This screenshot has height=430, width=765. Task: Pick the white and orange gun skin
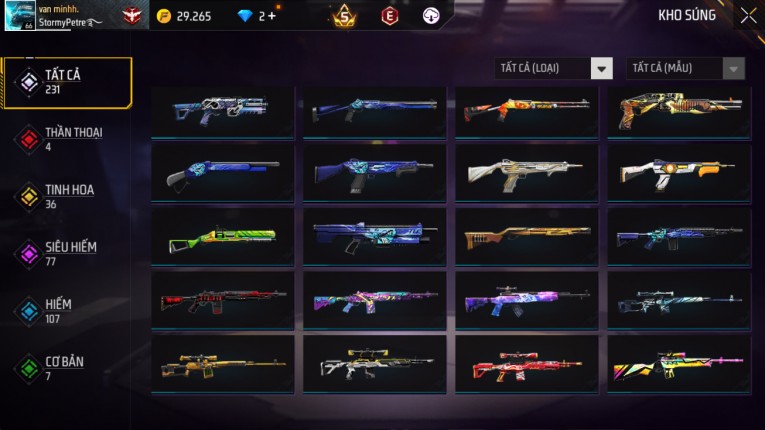coord(678,174)
